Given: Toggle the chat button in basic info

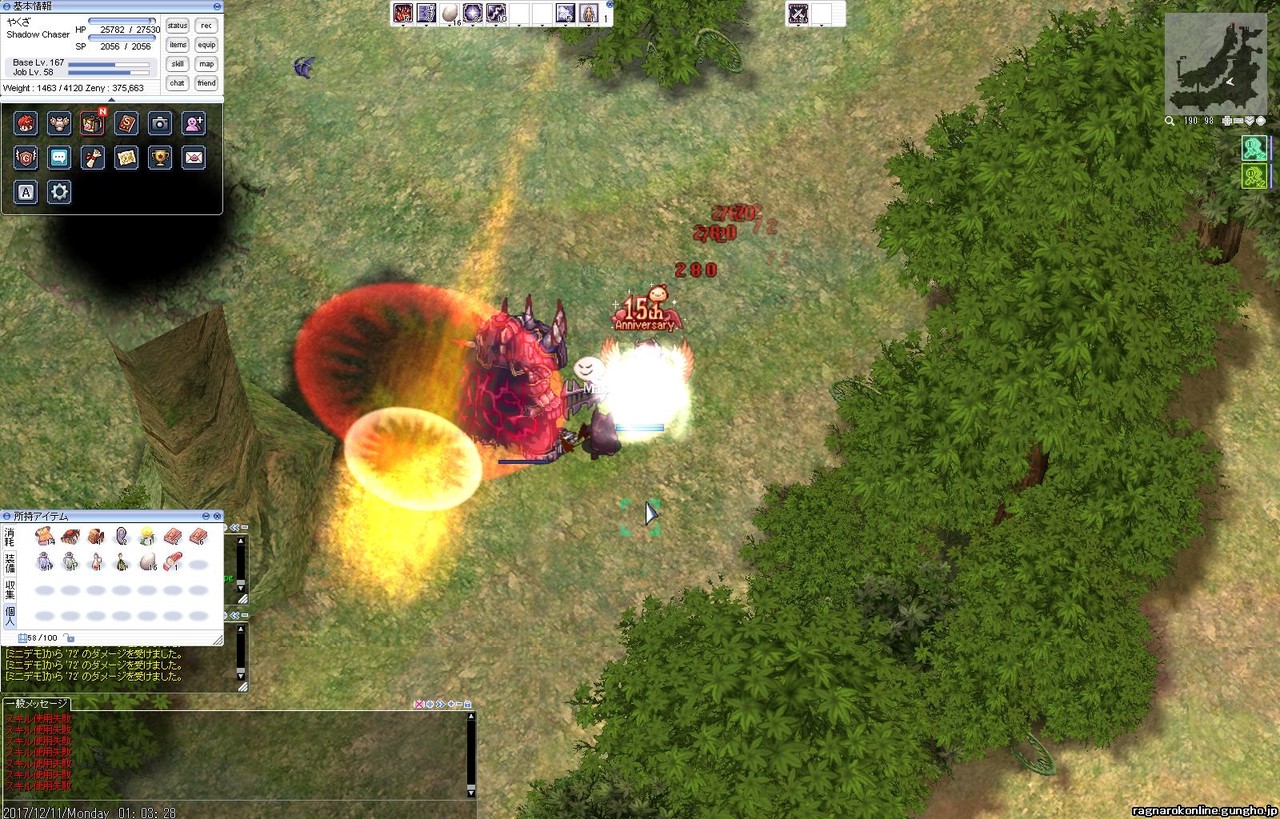Looking at the screenshot, I should 177,83.
